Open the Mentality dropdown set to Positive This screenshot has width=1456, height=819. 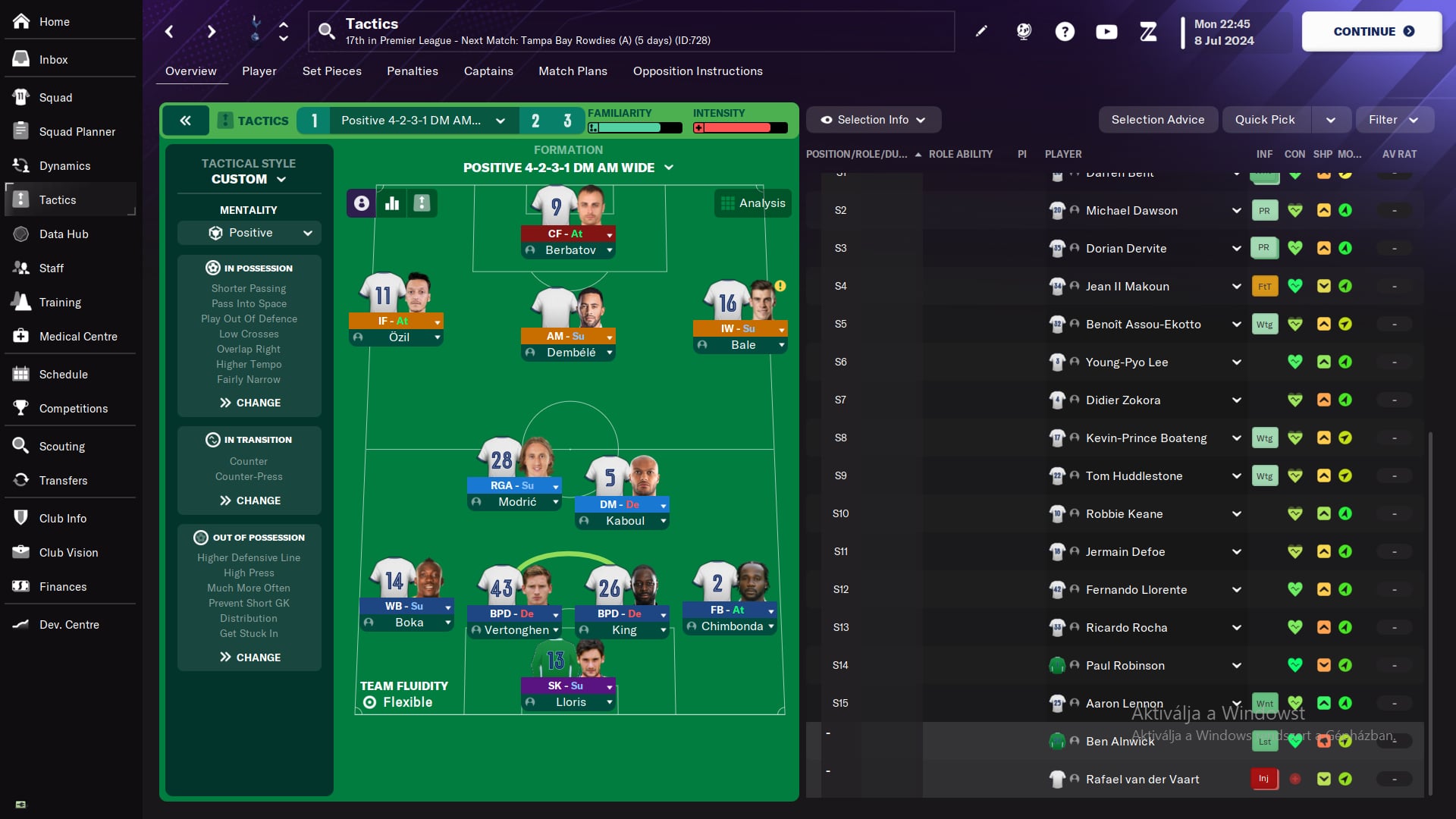tap(249, 233)
